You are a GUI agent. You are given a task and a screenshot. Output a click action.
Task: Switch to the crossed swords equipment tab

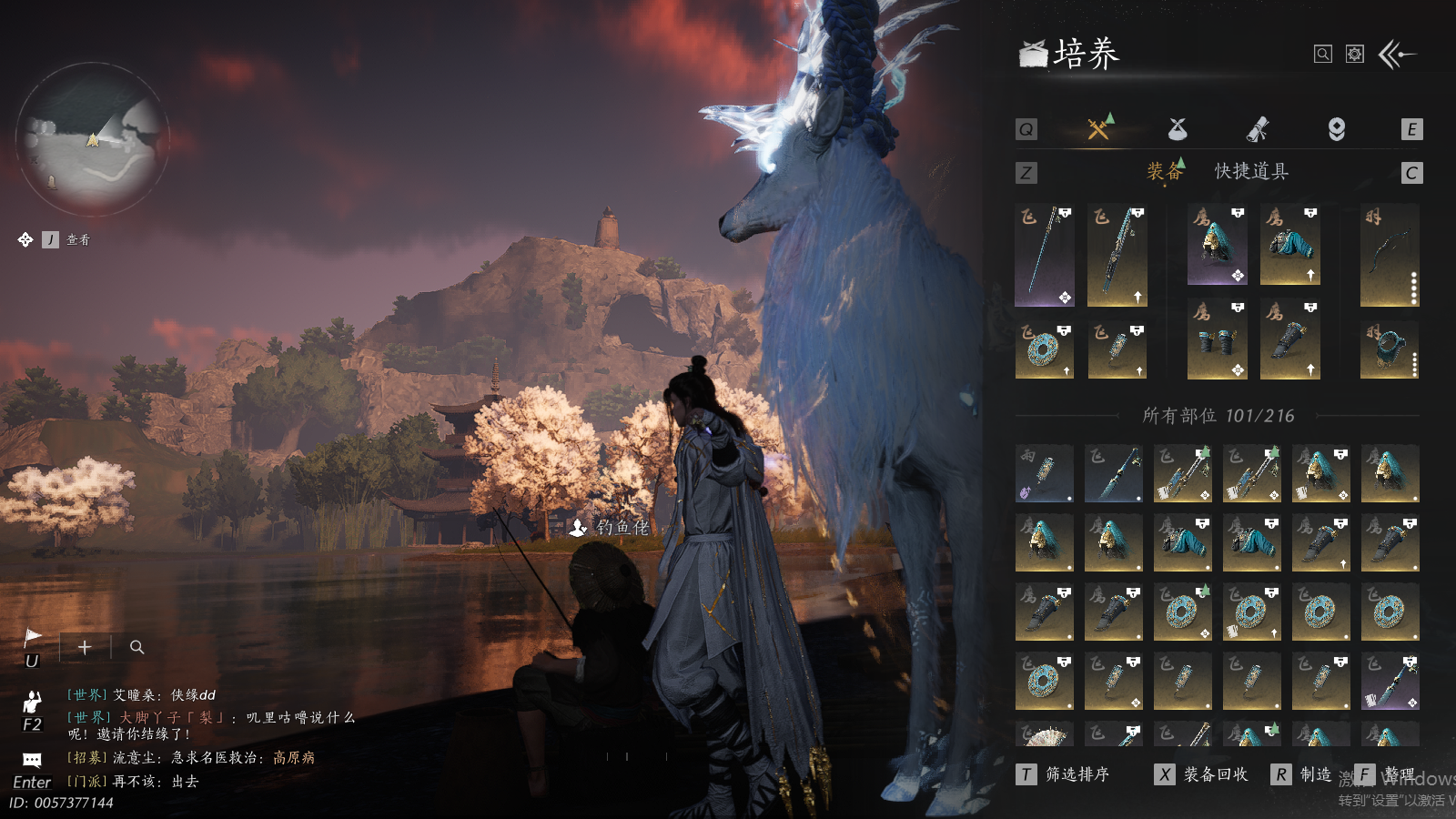(x=1099, y=129)
